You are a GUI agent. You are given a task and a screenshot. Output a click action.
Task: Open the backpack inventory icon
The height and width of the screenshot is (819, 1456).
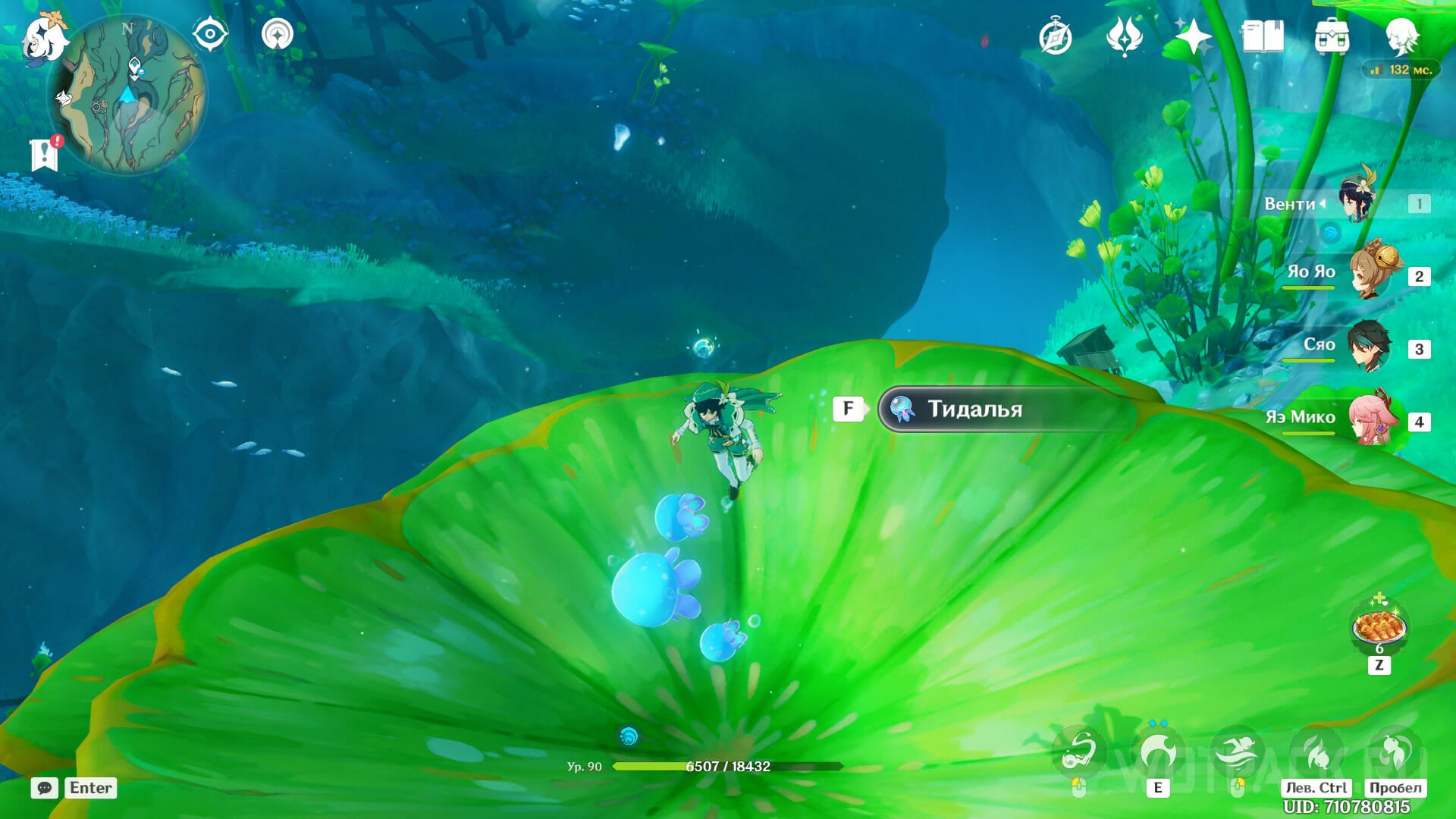click(1332, 36)
